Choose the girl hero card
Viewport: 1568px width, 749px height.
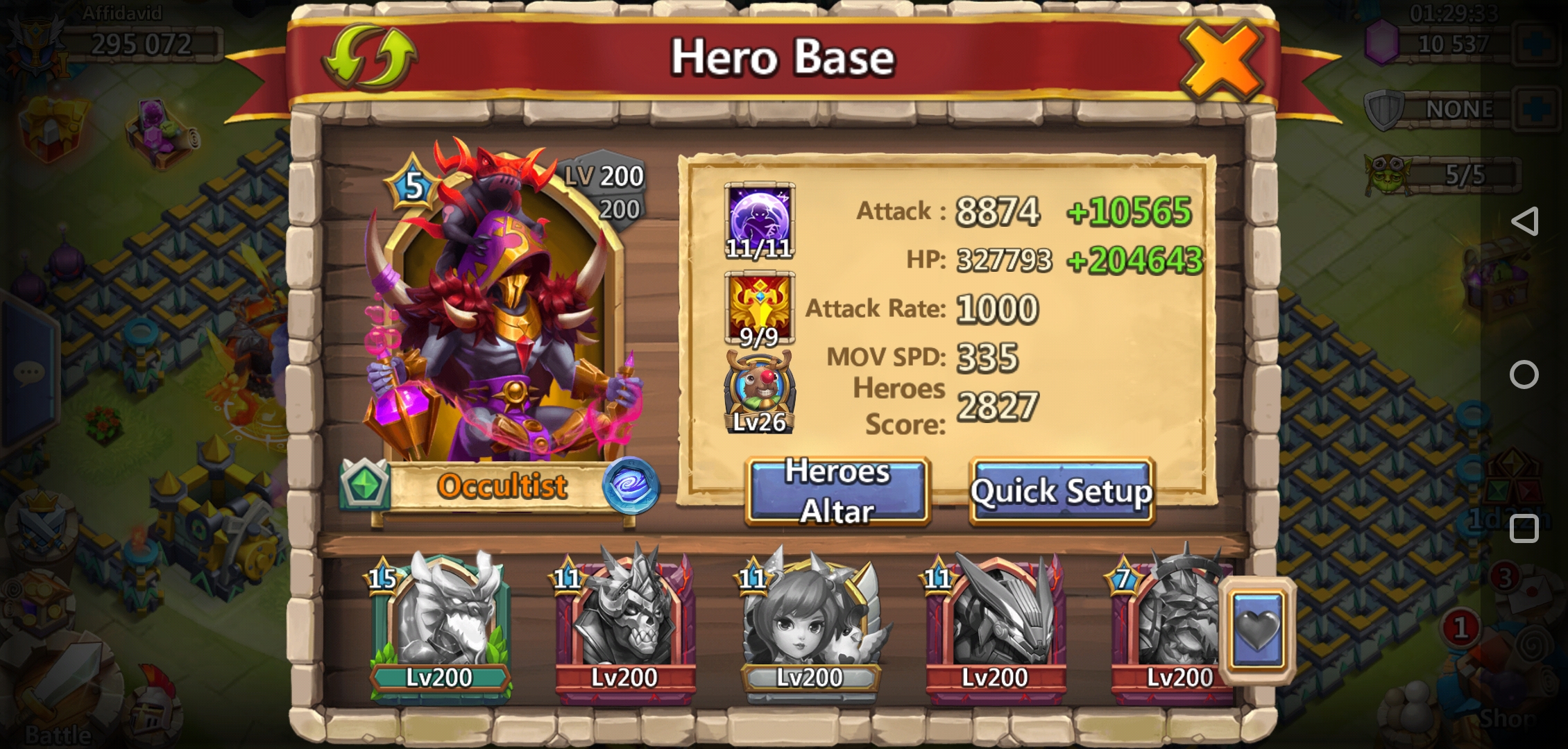coord(810,624)
